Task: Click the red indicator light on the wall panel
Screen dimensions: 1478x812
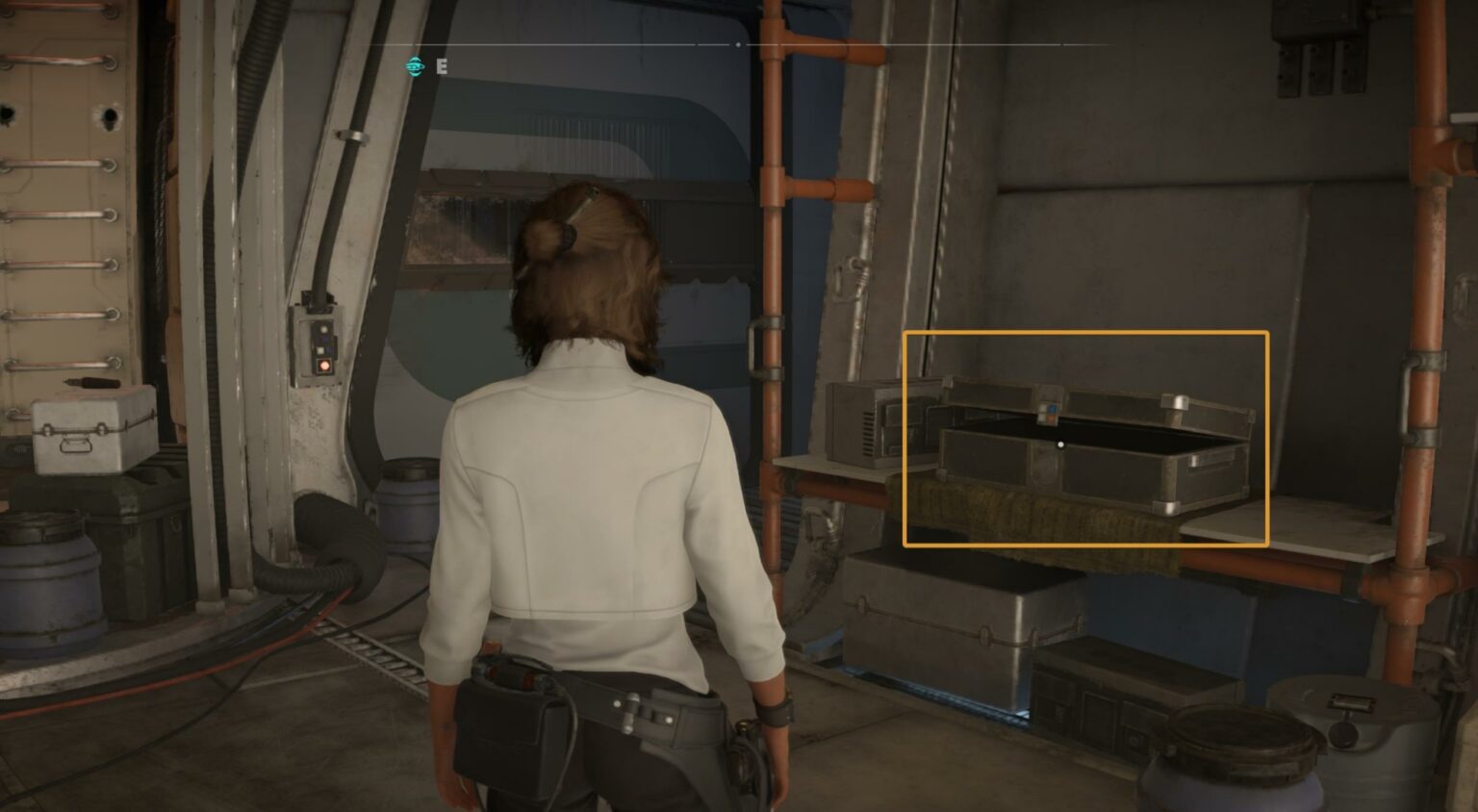Action: 324,366
